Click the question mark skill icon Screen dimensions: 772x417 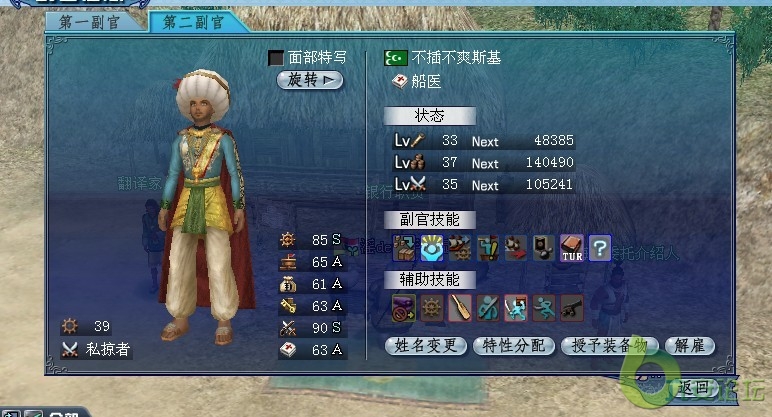(x=599, y=248)
